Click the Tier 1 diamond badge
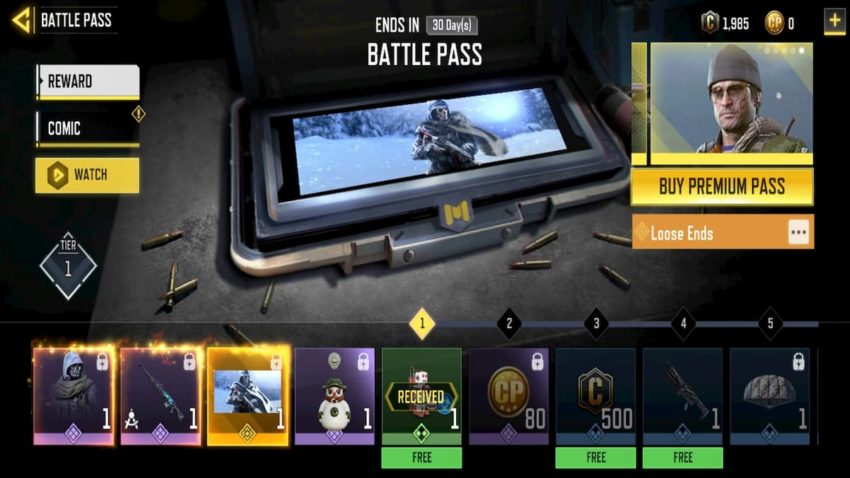This screenshot has width=850, height=478. click(68, 265)
